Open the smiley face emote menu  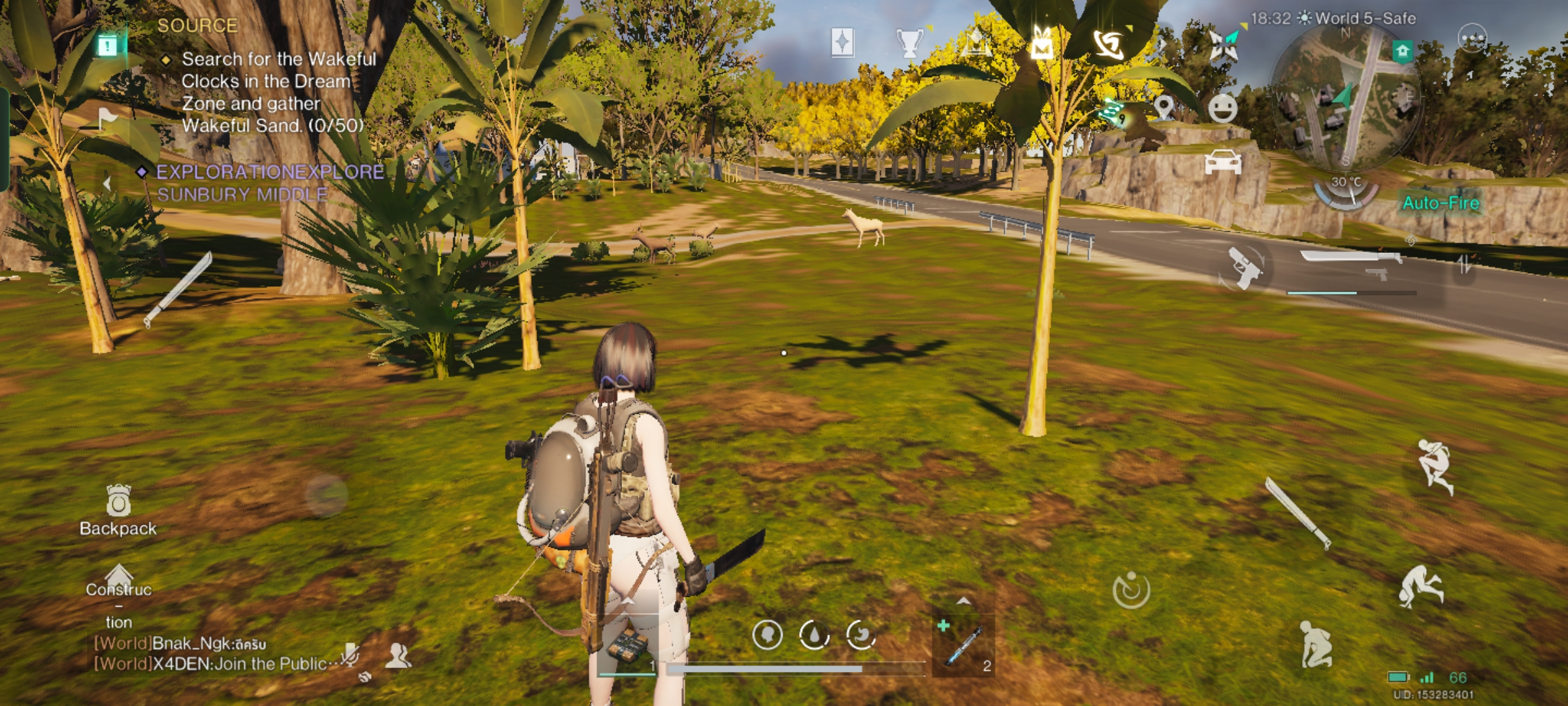(1222, 108)
